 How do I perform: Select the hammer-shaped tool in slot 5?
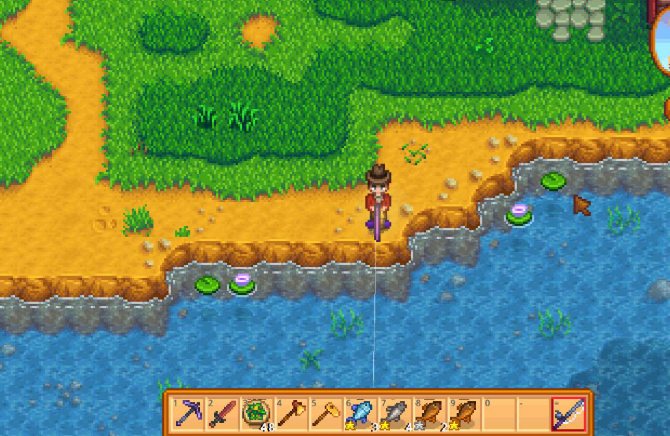point(327,413)
